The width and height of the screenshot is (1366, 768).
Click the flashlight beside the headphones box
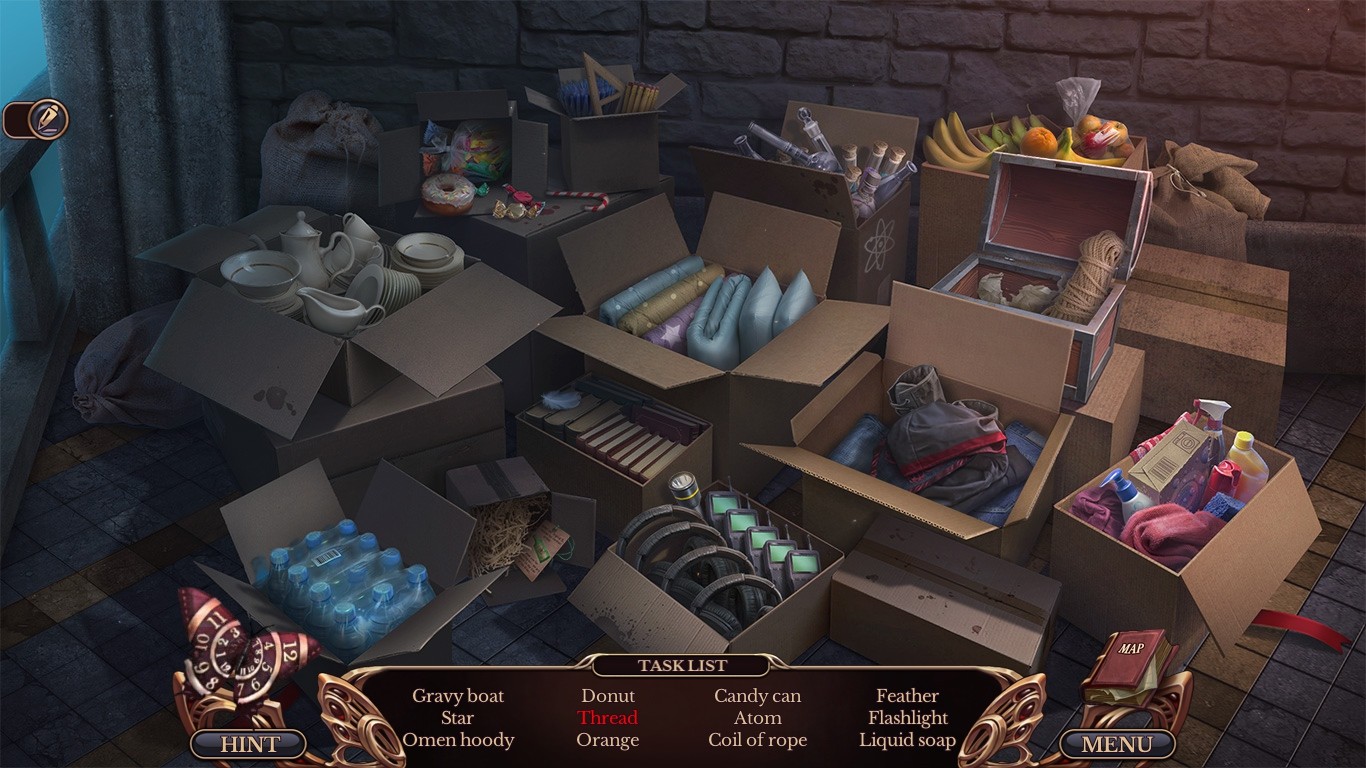coord(686,490)
